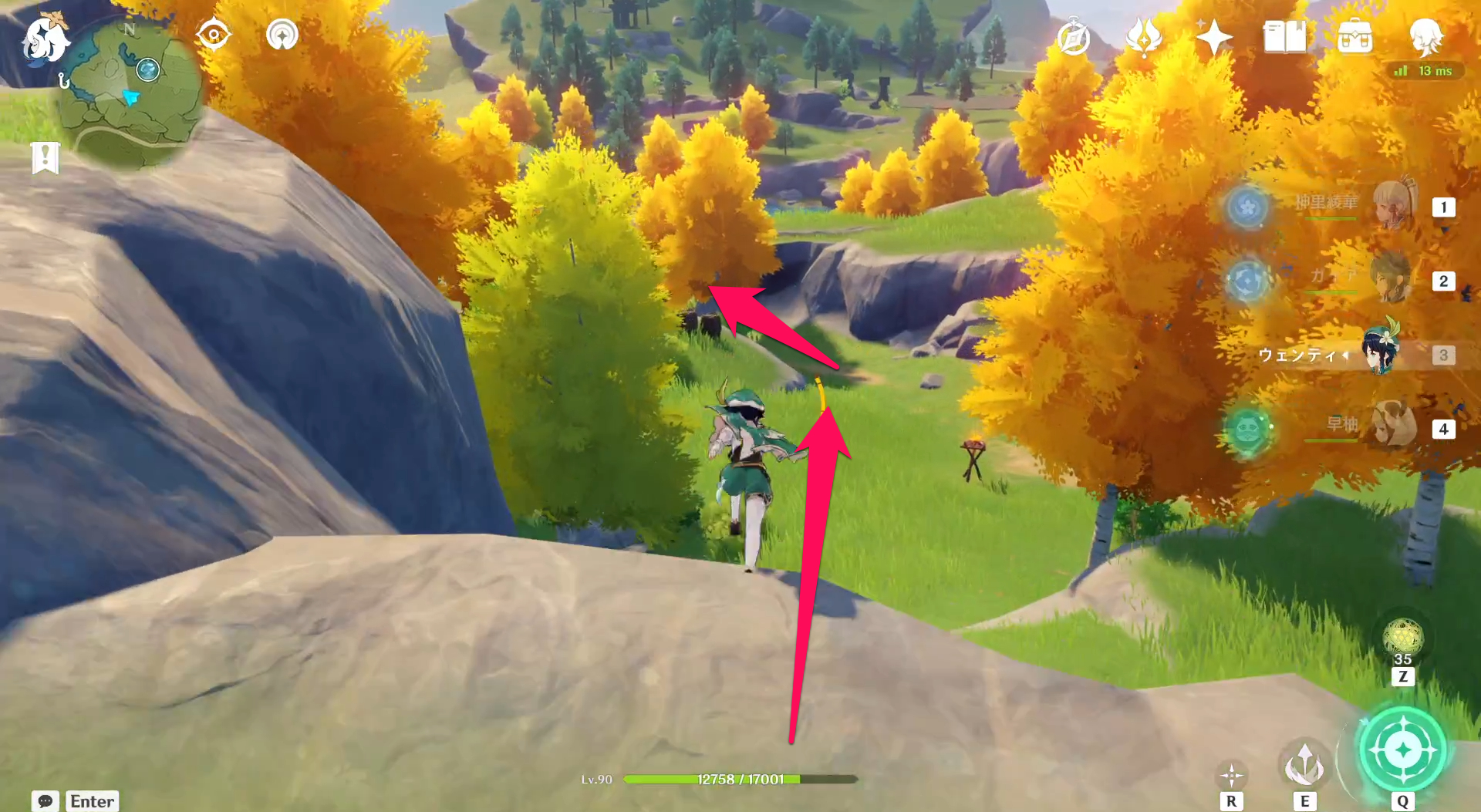Image resolution: width=1481 pixels, height=812 pixels.
Task: Open the Adventurer Handbook compass icon
Action: tap(1074, 36)
